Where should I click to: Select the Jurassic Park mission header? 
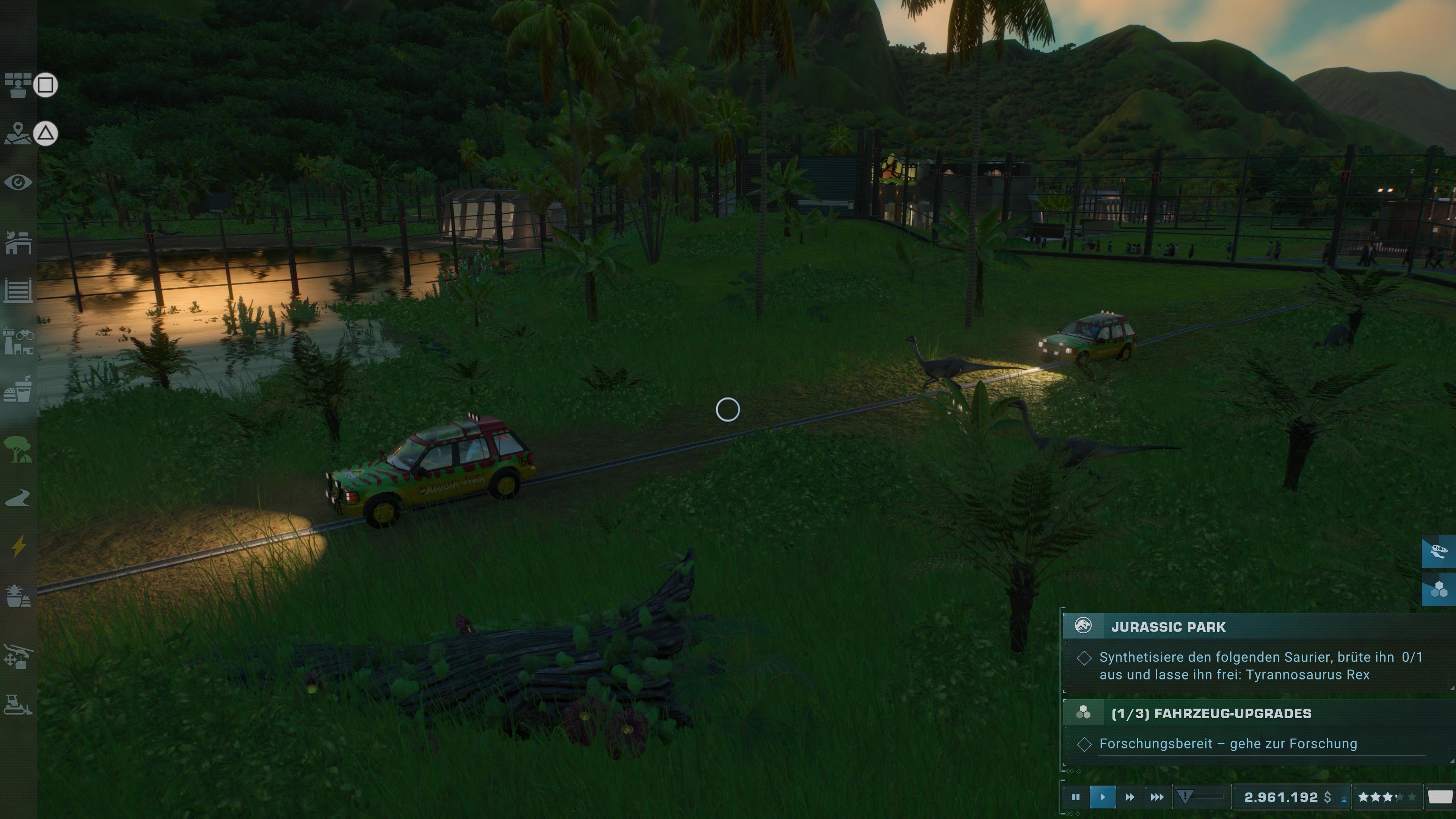tap(1168, 626)
